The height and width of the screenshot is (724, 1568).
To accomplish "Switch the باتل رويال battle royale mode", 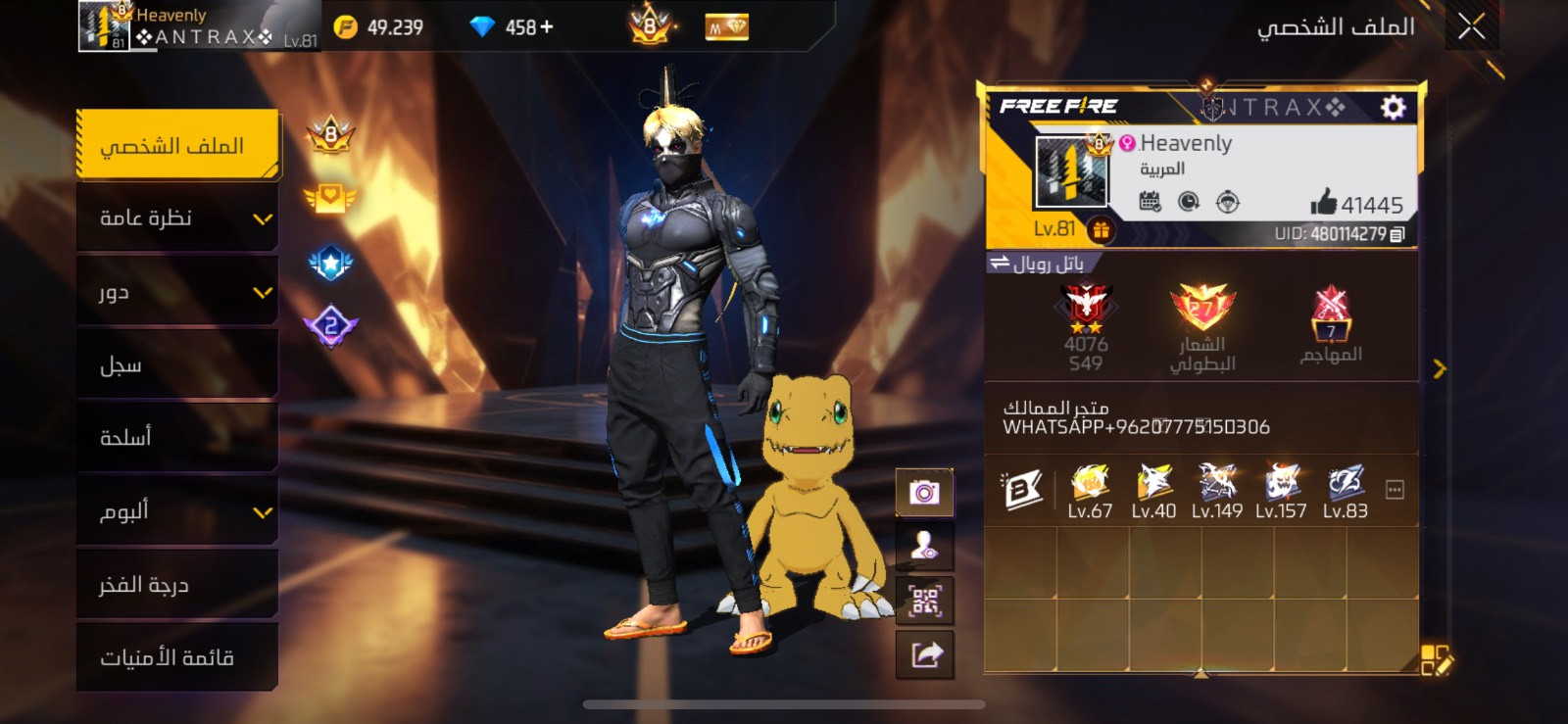I will (1037, 263).
